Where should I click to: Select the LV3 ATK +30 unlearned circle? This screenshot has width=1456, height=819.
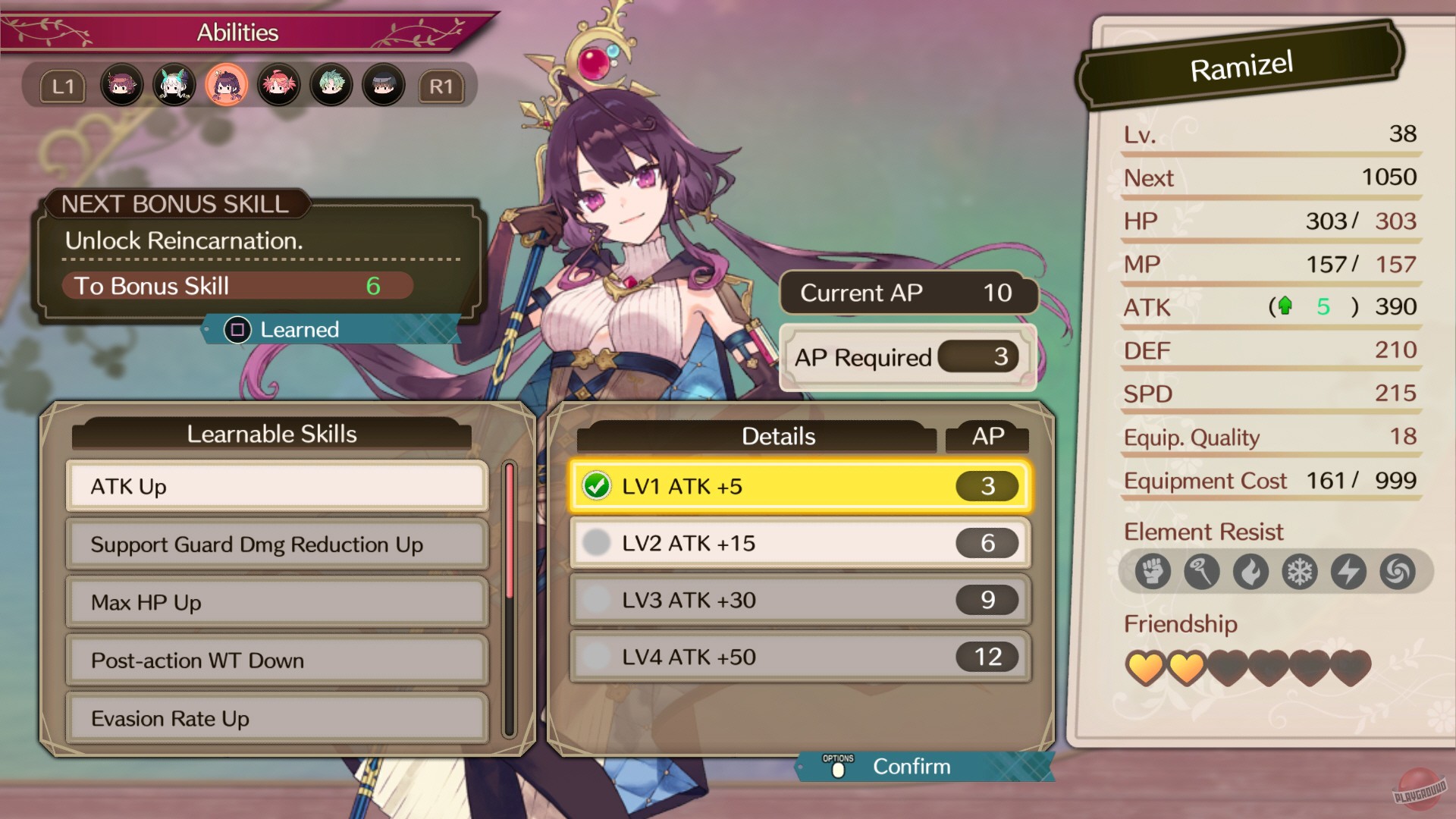pyautogui.click(x=597, y=600)
